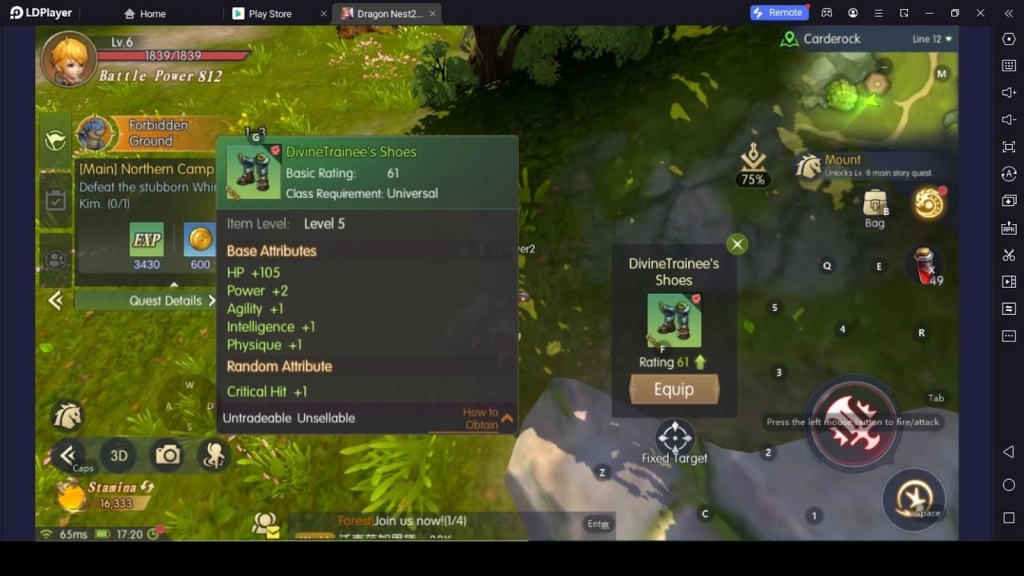The height and width of the screenshot is (576, 1024).
Task: Open the Mount icon
Action: tap(809, 166)
